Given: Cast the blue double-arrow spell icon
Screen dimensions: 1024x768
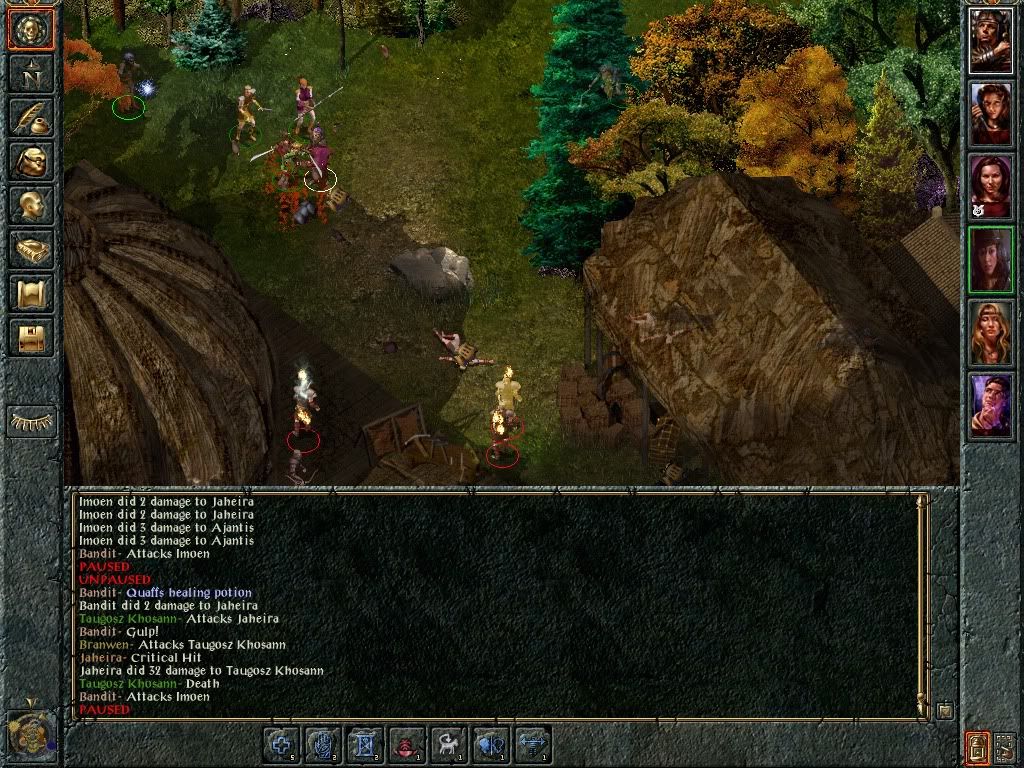Looking at the screenshot, I should tap(533, 745).
